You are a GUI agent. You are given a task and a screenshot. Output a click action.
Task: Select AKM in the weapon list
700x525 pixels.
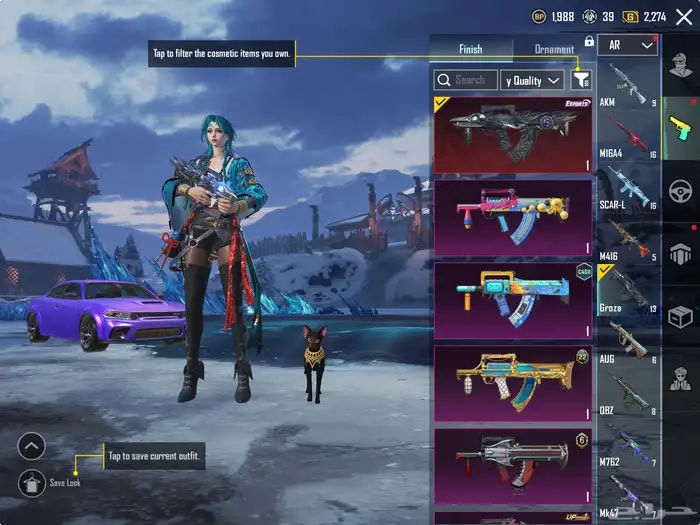[x=628, y=84]
